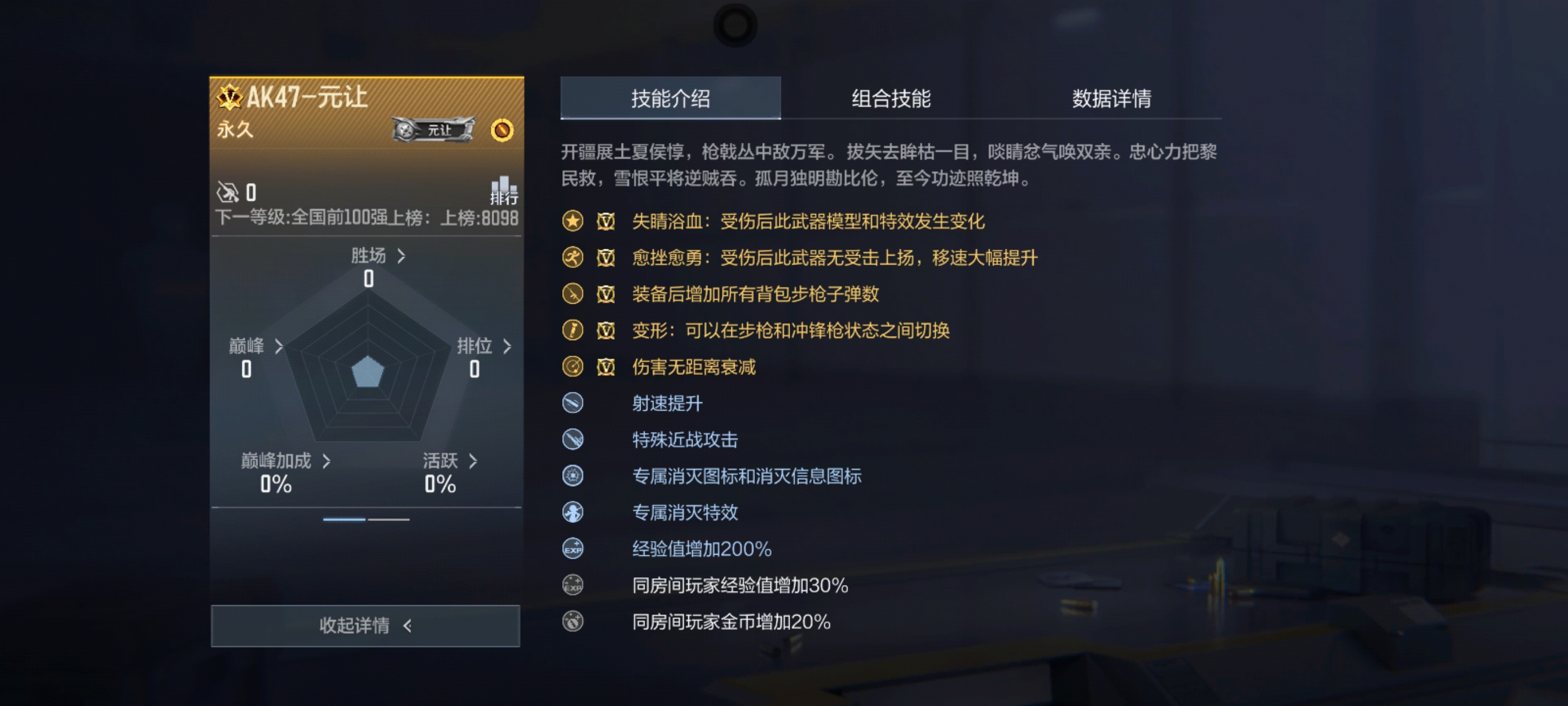Click the 特殊近战攻击 knife icon

tap(572, 440)
